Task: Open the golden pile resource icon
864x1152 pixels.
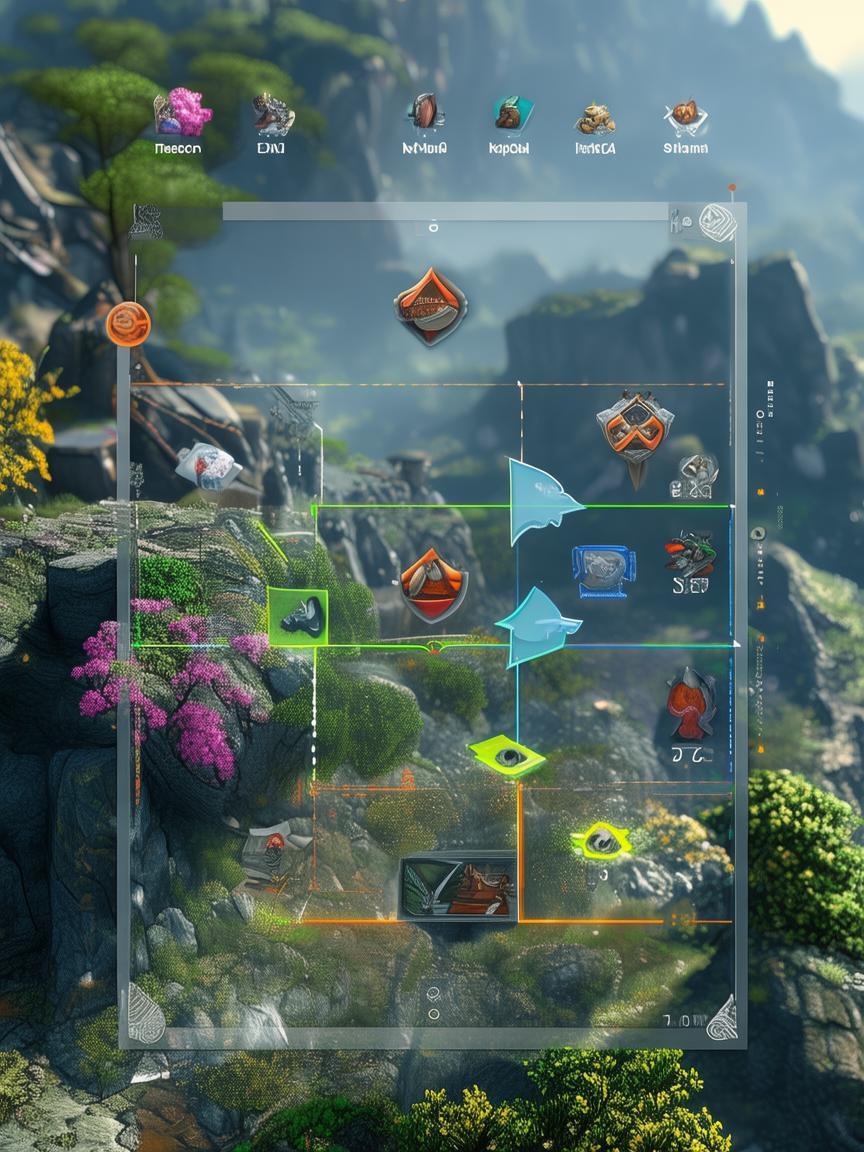Action: (595, 118)
